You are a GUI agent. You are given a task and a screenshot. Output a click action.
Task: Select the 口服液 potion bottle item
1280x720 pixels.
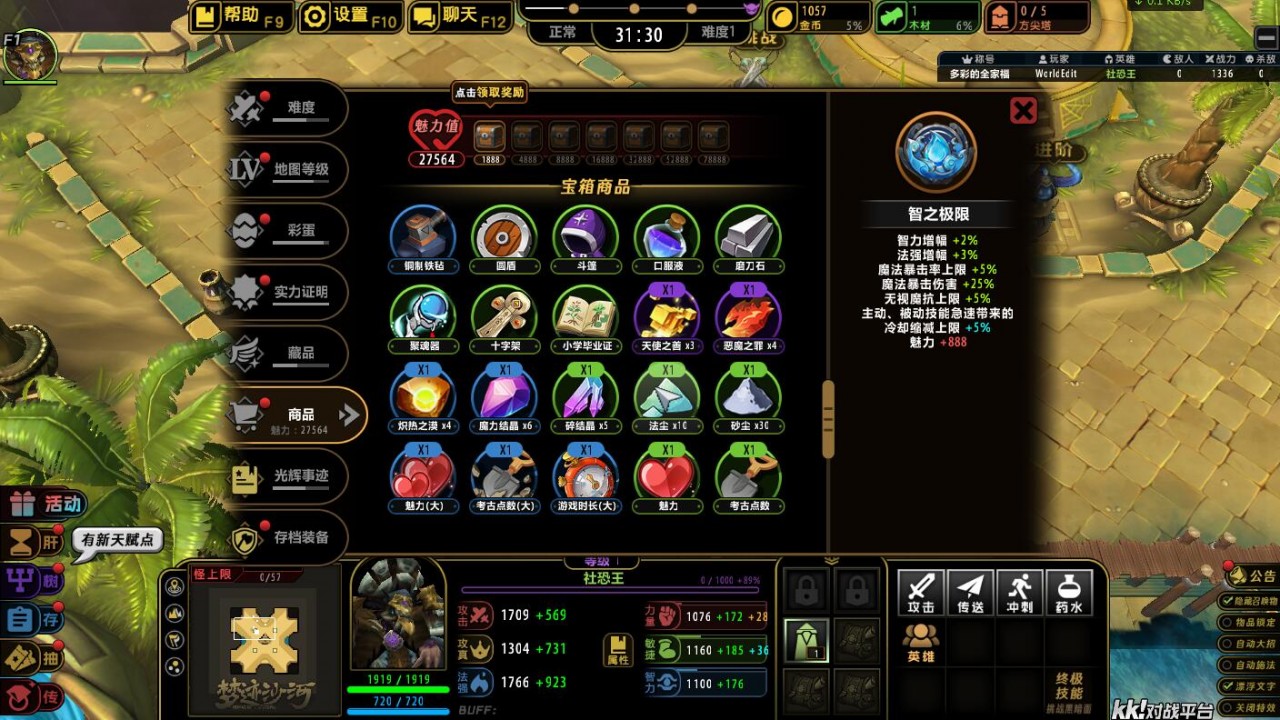click(x=667, y=234)
